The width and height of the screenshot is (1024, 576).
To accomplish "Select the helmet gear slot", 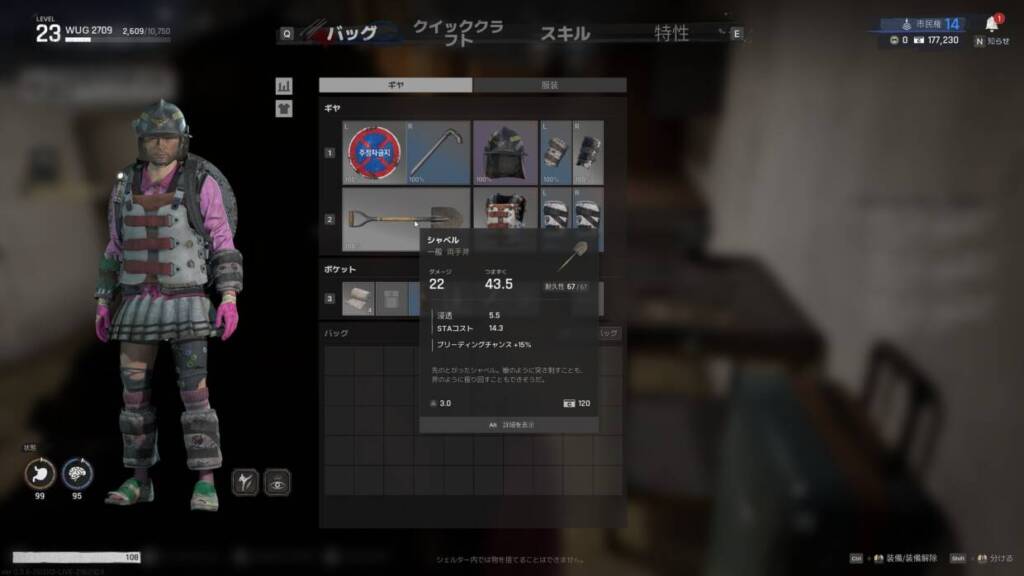I will coord(505,153).
